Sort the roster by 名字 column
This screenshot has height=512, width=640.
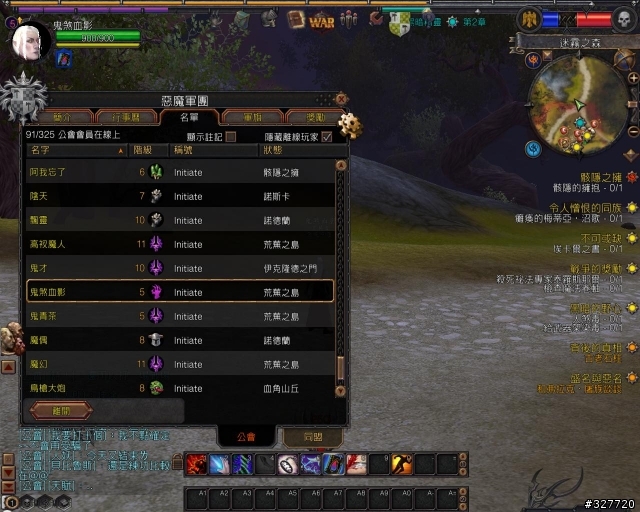point(75,150)
